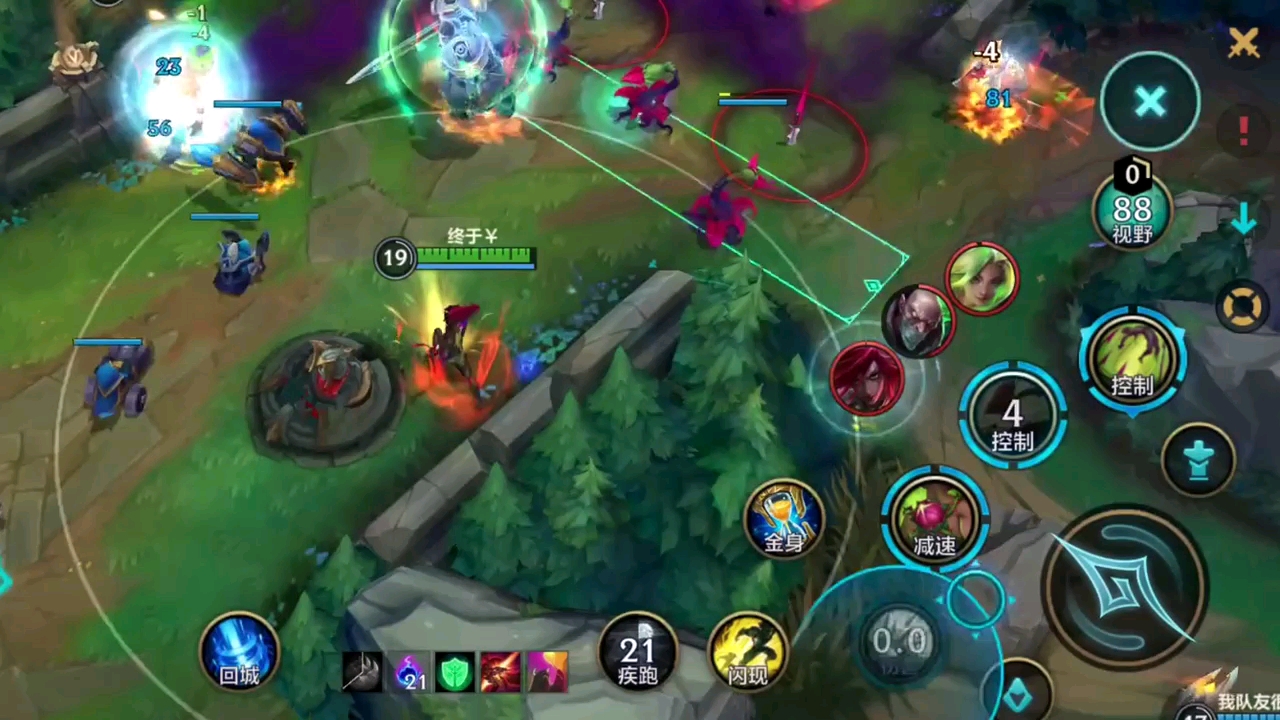Tap the basic attack blade button

[x=1124, y=587]
